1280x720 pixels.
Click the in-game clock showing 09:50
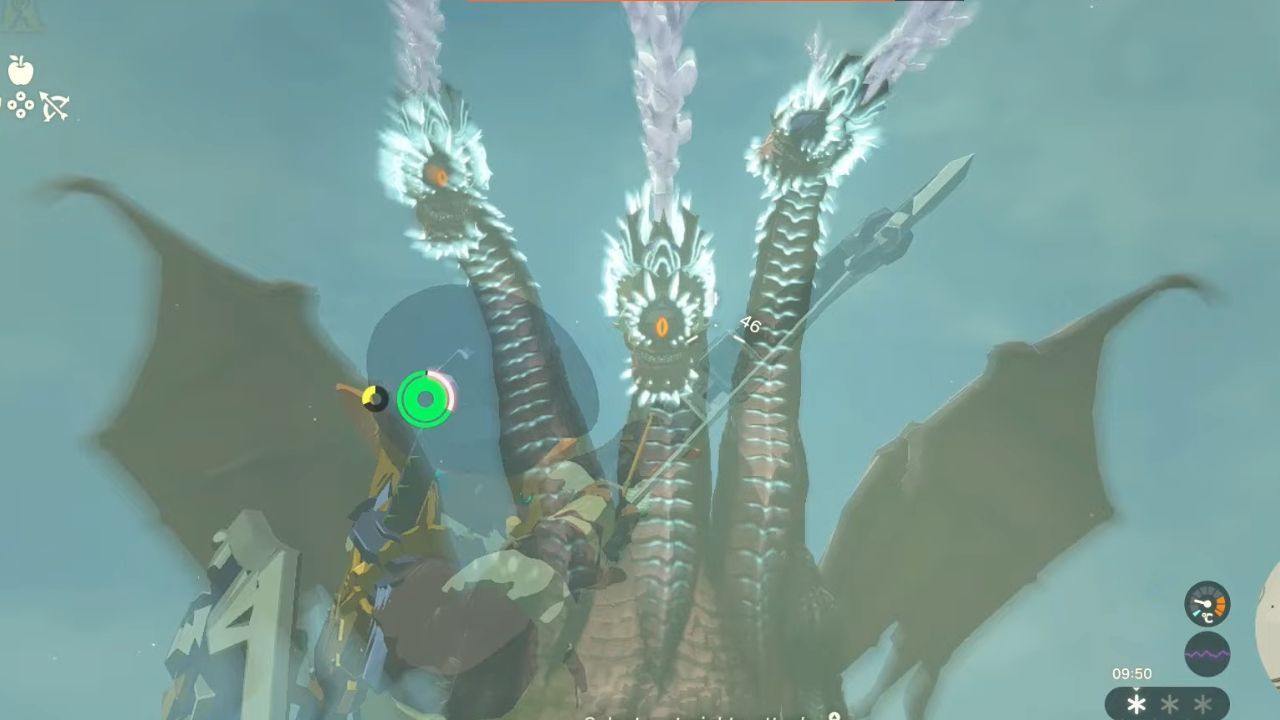[1132, 673]
